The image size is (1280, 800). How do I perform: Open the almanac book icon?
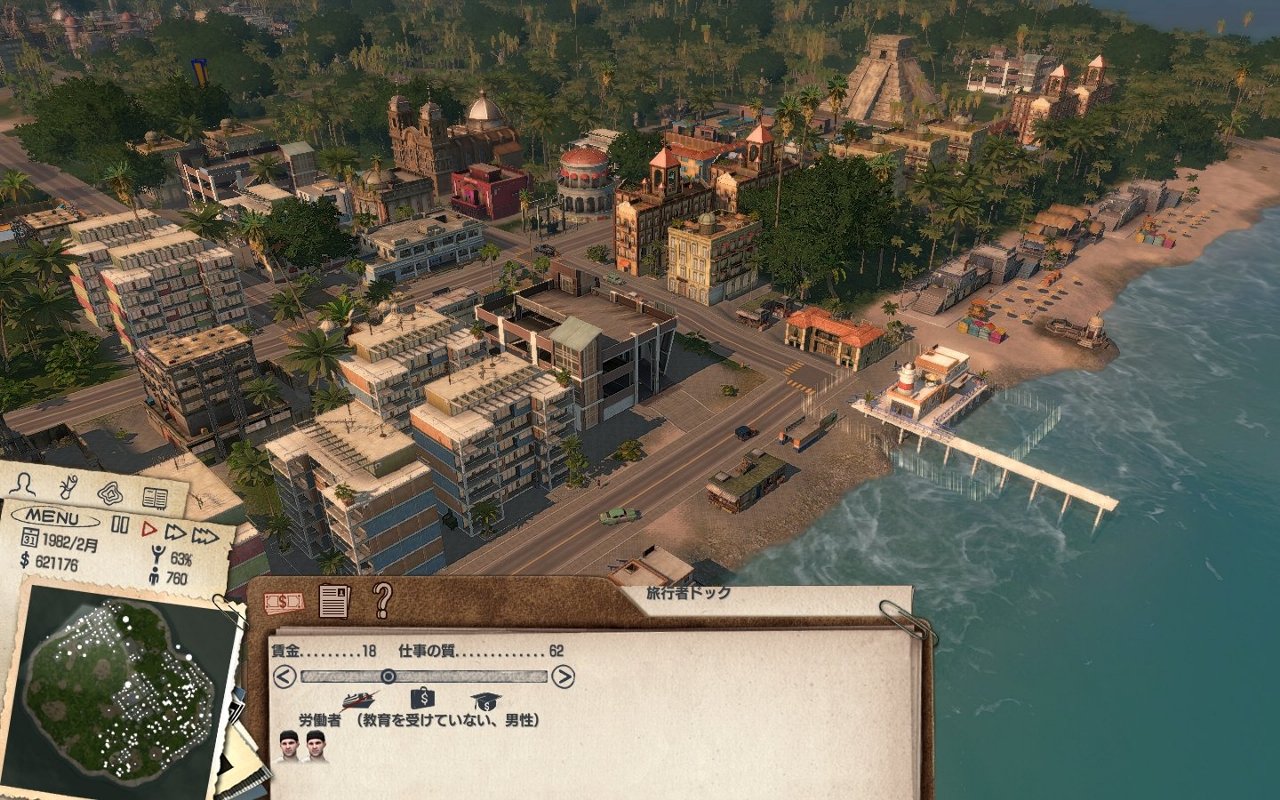(154, 497)
